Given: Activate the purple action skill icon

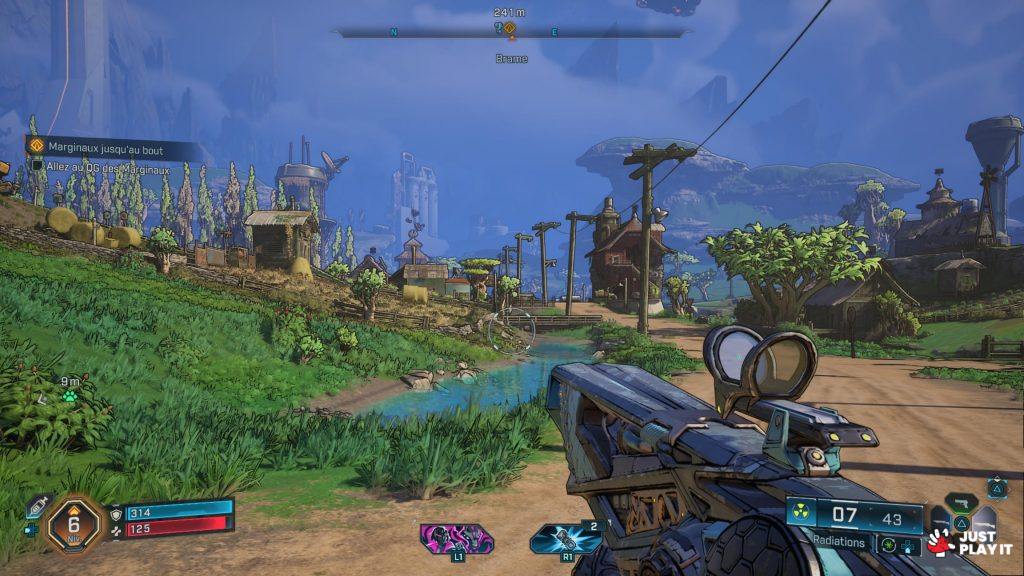Looking at the screenshot, I should (x=457, y=538).
